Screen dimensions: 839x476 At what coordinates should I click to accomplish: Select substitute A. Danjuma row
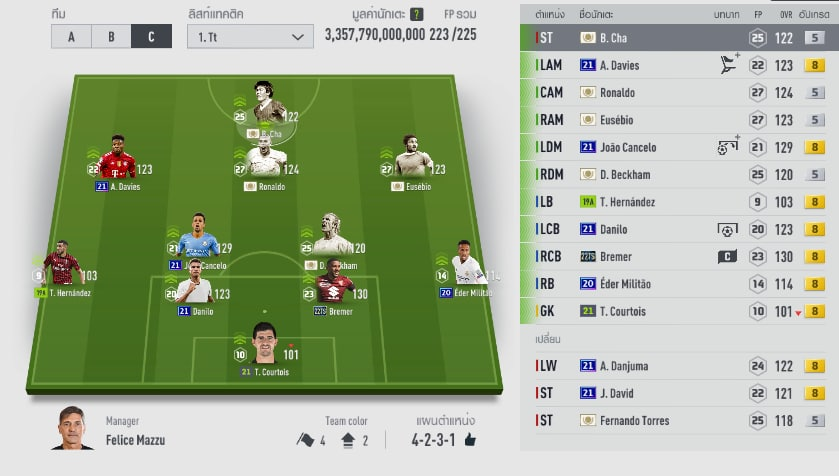[680, 366]
